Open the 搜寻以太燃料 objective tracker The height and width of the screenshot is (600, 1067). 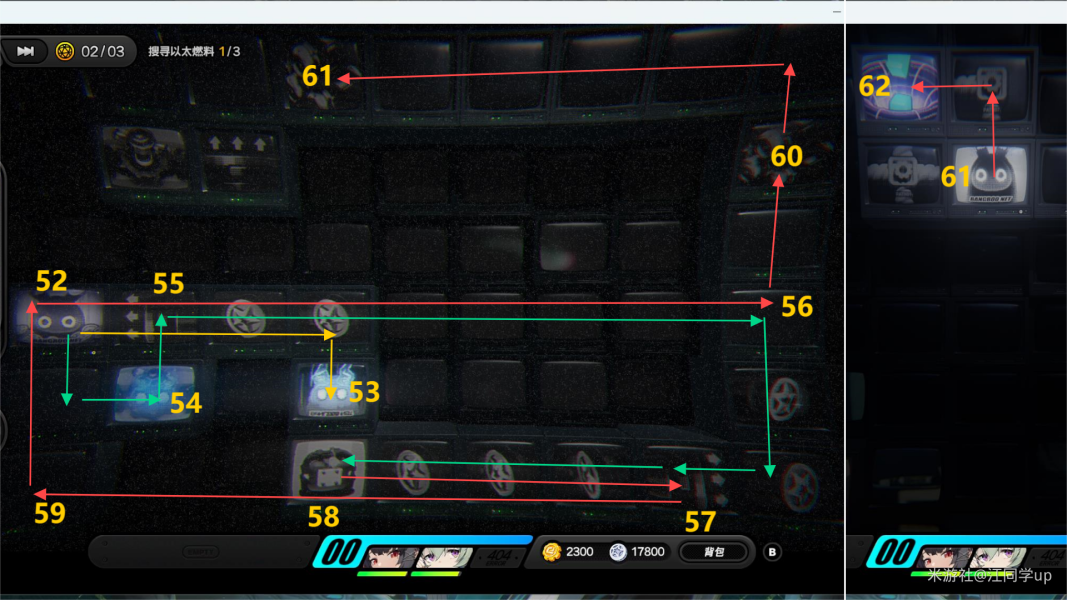tap(194, 51)
